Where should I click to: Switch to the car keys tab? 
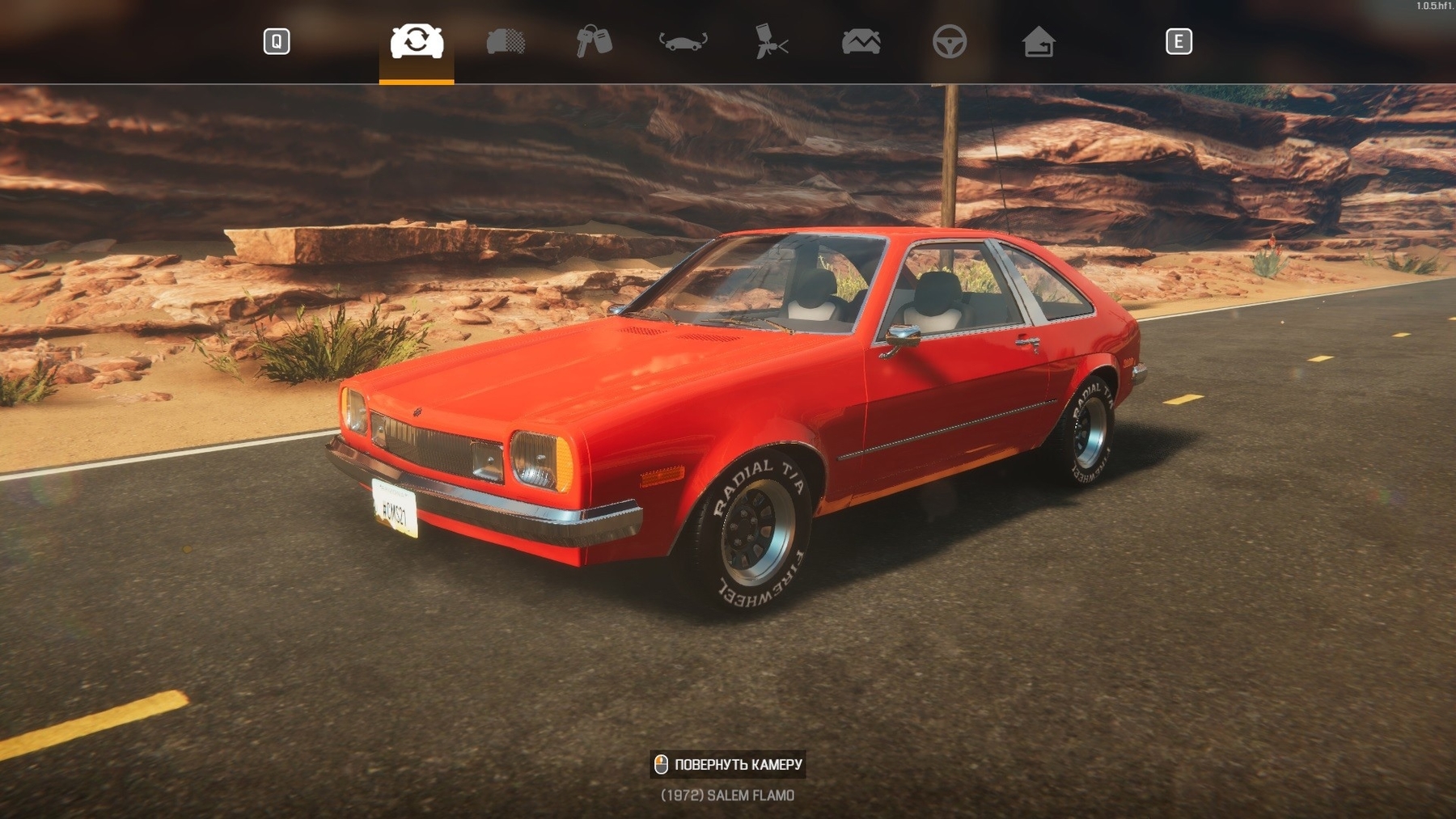pos(594,41)
